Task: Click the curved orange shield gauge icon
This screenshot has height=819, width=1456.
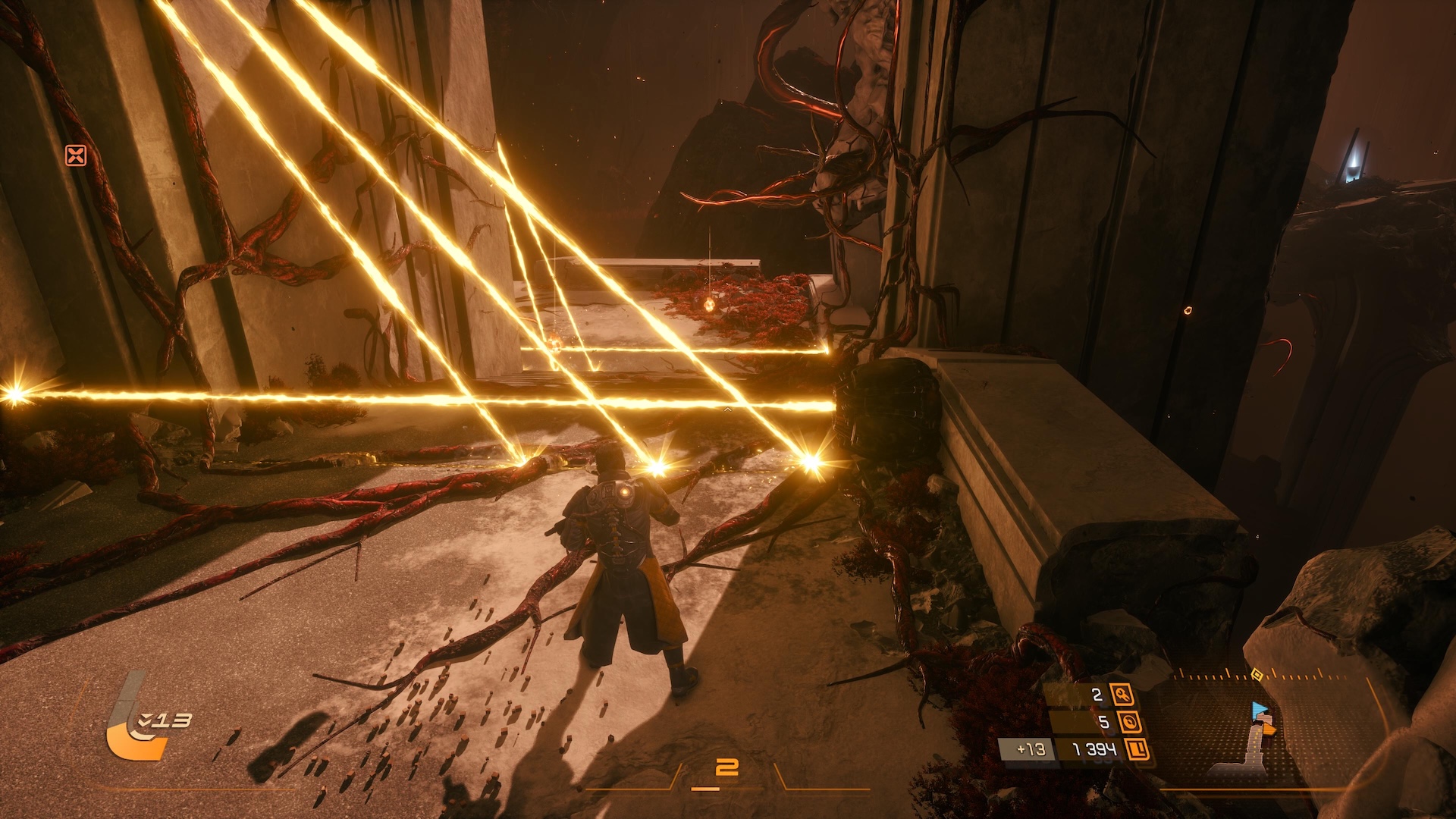Action: 135,733
